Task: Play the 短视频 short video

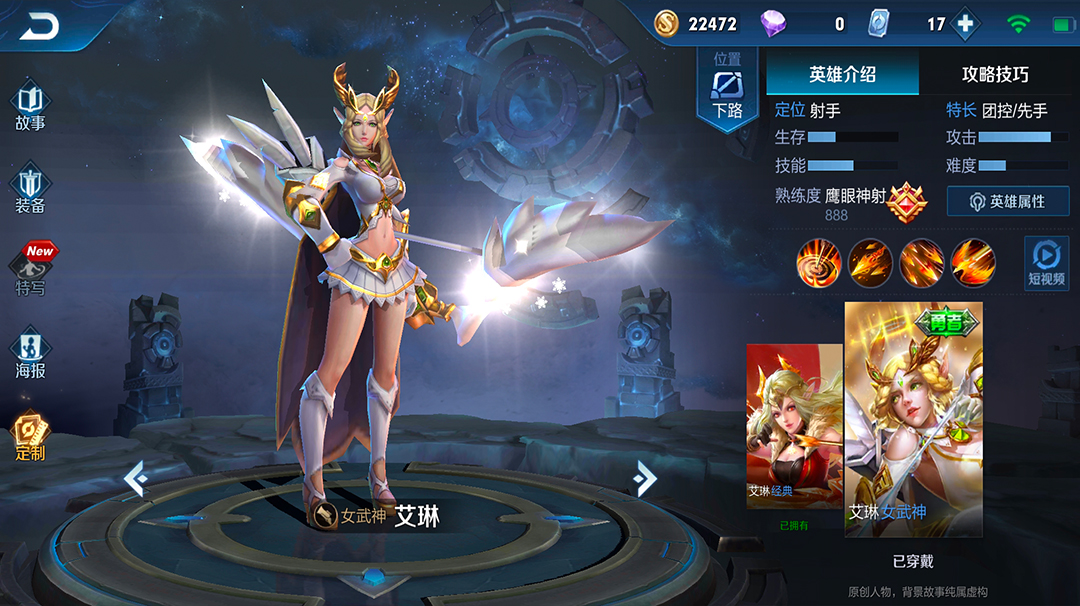Action: click(1046, 265)
